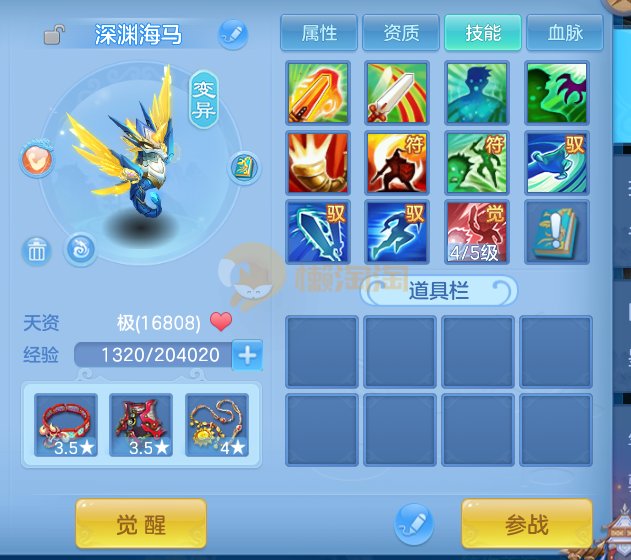Click the round pen button beside 参战
Image resolution: width=631 pixels, height=560 pixels.
(x=413, y=522)
